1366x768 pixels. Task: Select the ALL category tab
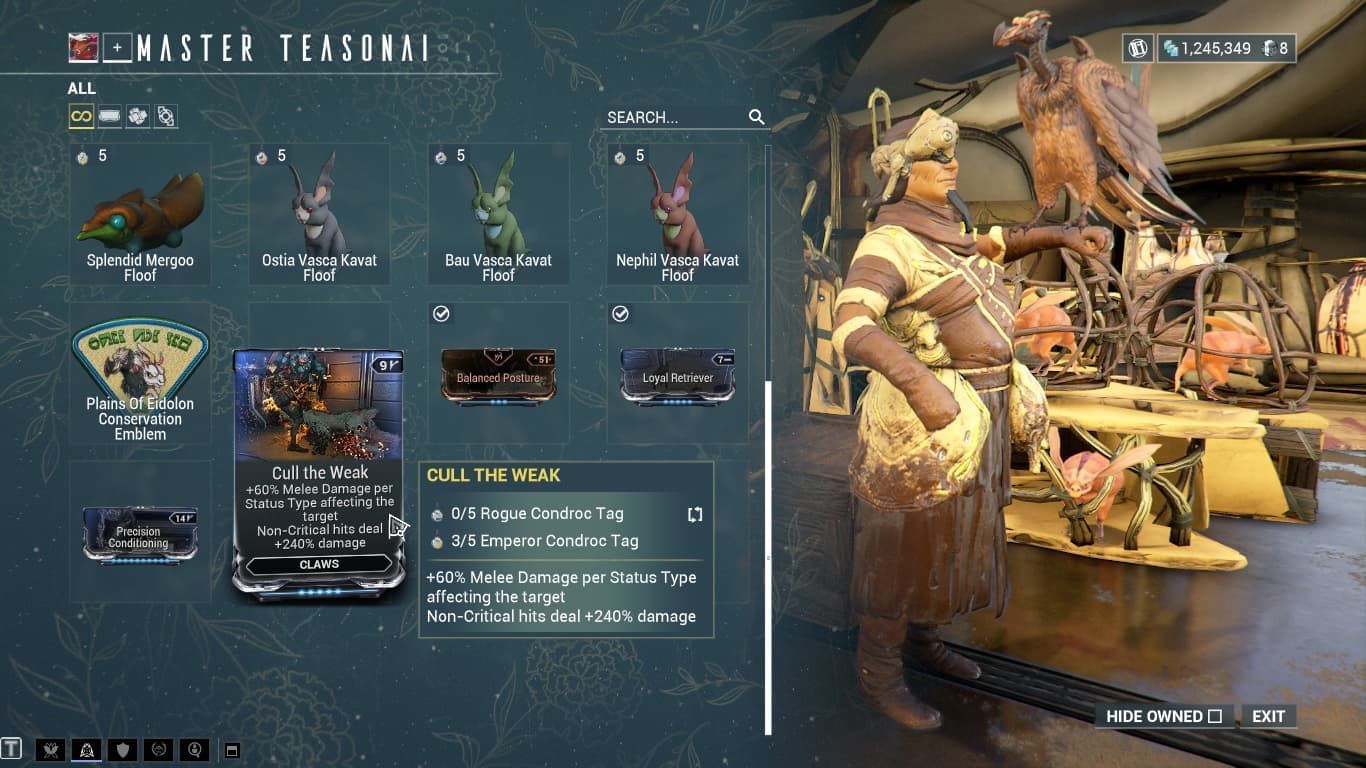coord(80,89)
